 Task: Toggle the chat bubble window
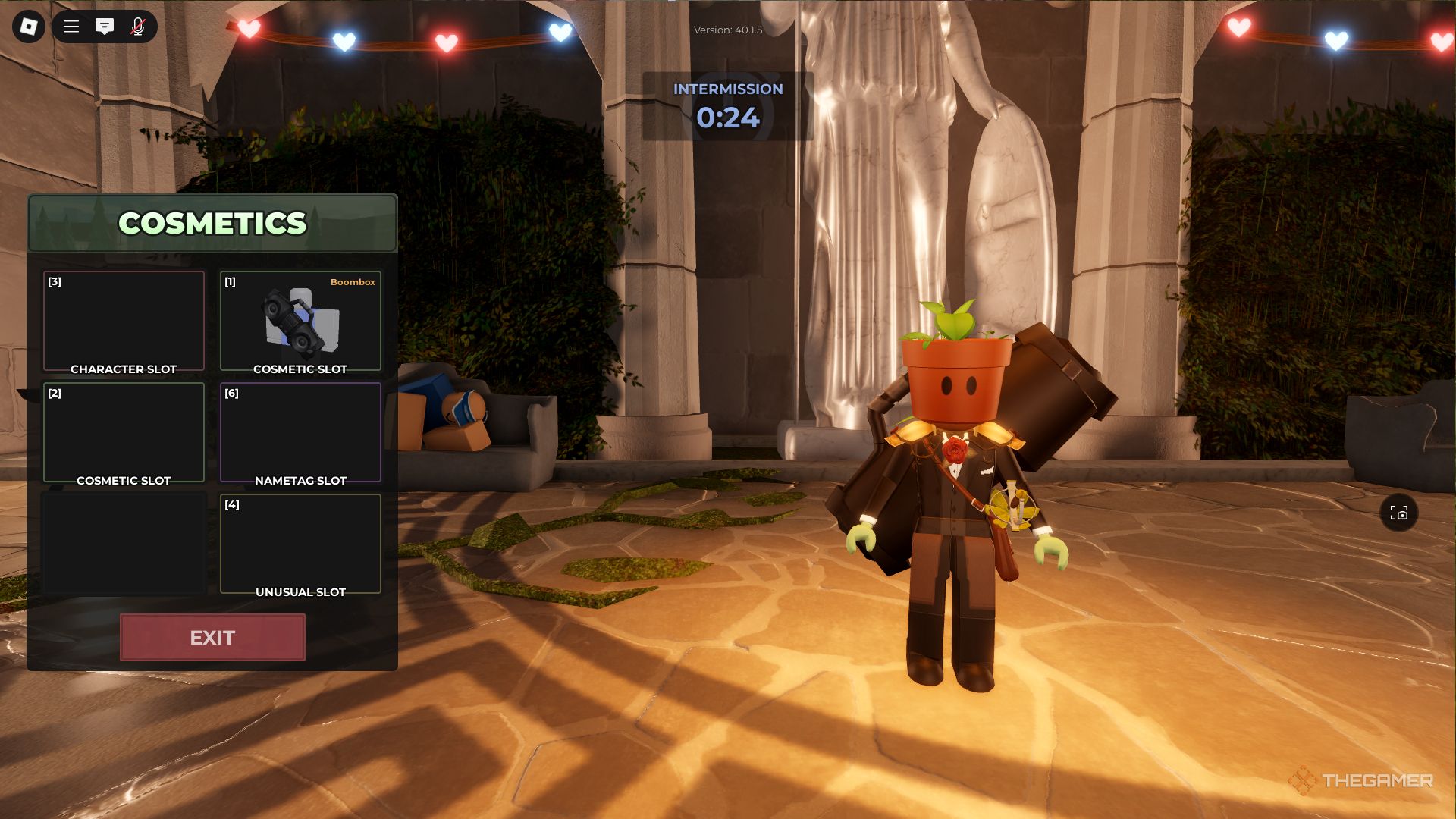coord(105,27)
